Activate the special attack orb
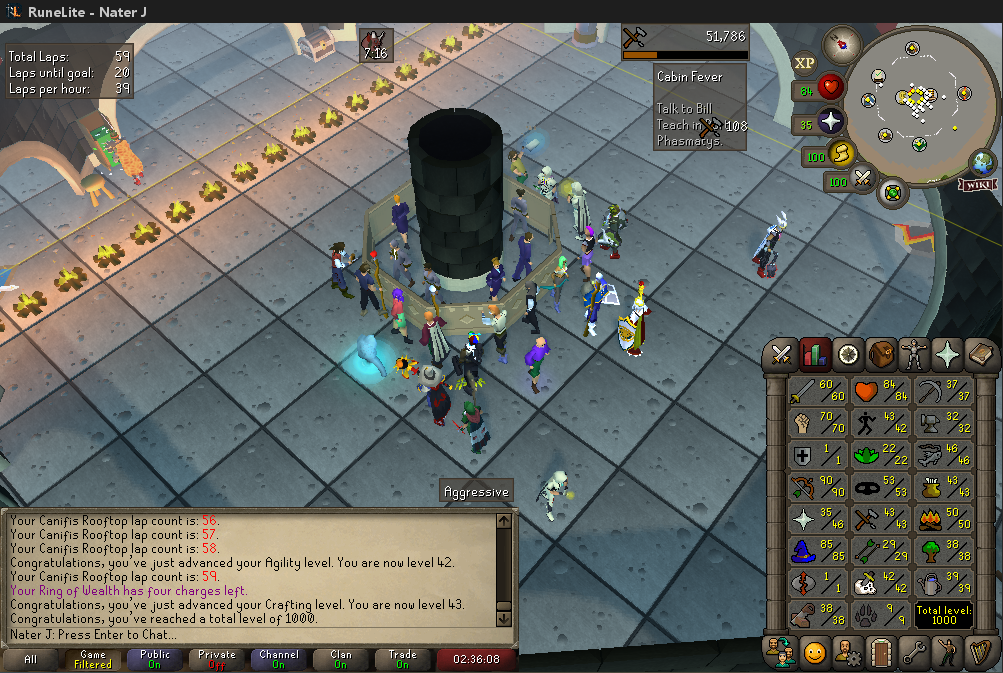1003x673 pixels. 863,181
